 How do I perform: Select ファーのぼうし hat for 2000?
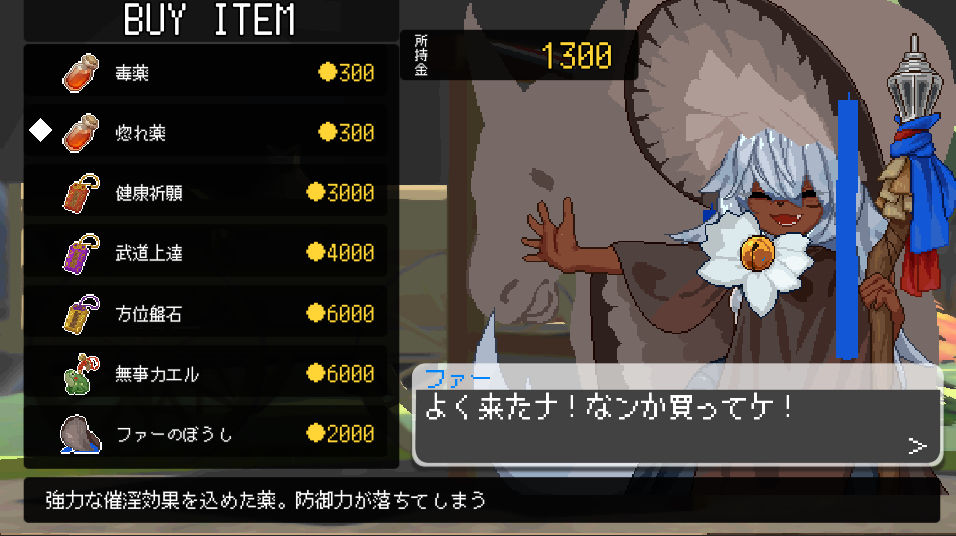pos(205,434)
